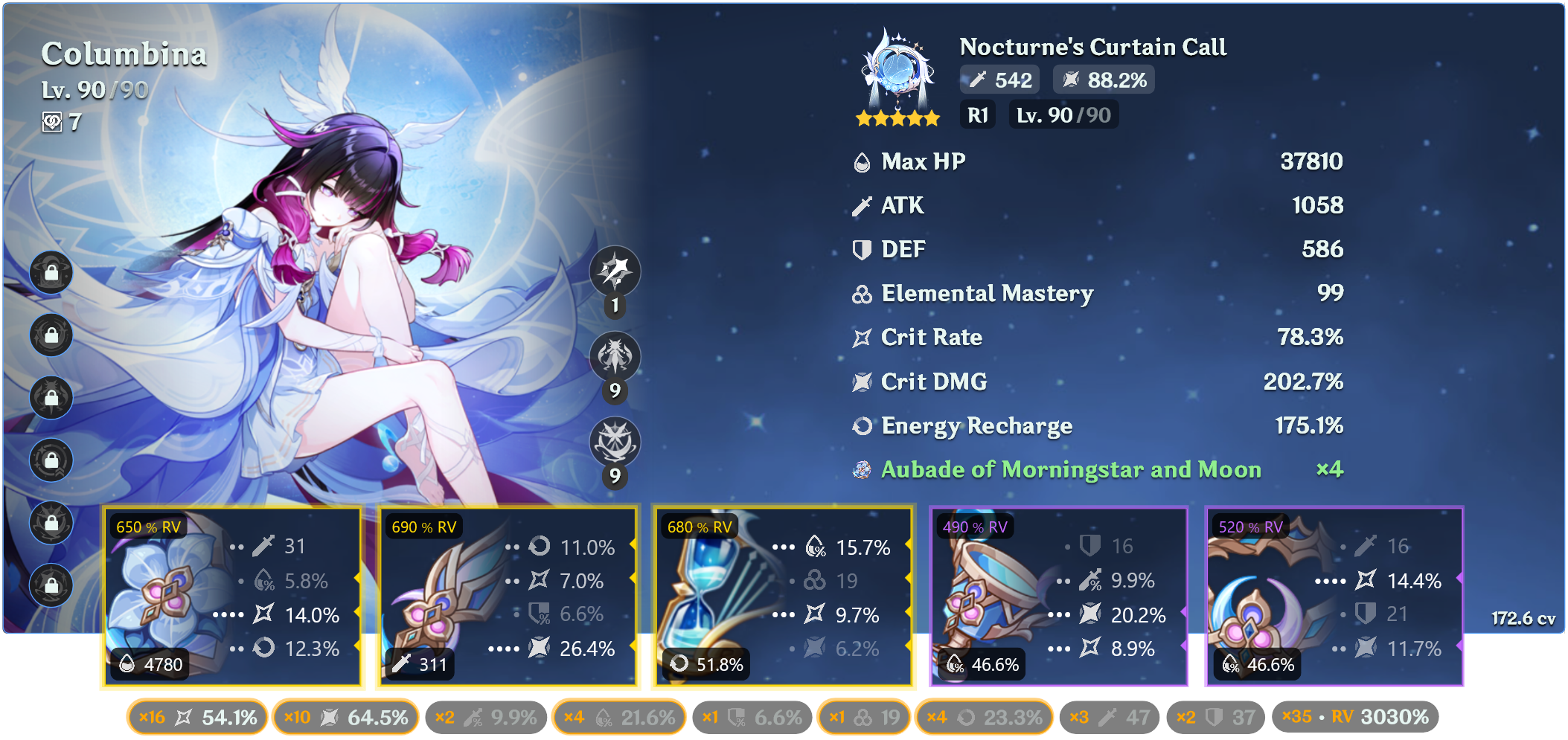Choose the circlet artifact card marked 520% RV
1568x740 pixels.
click(1334, 597)
